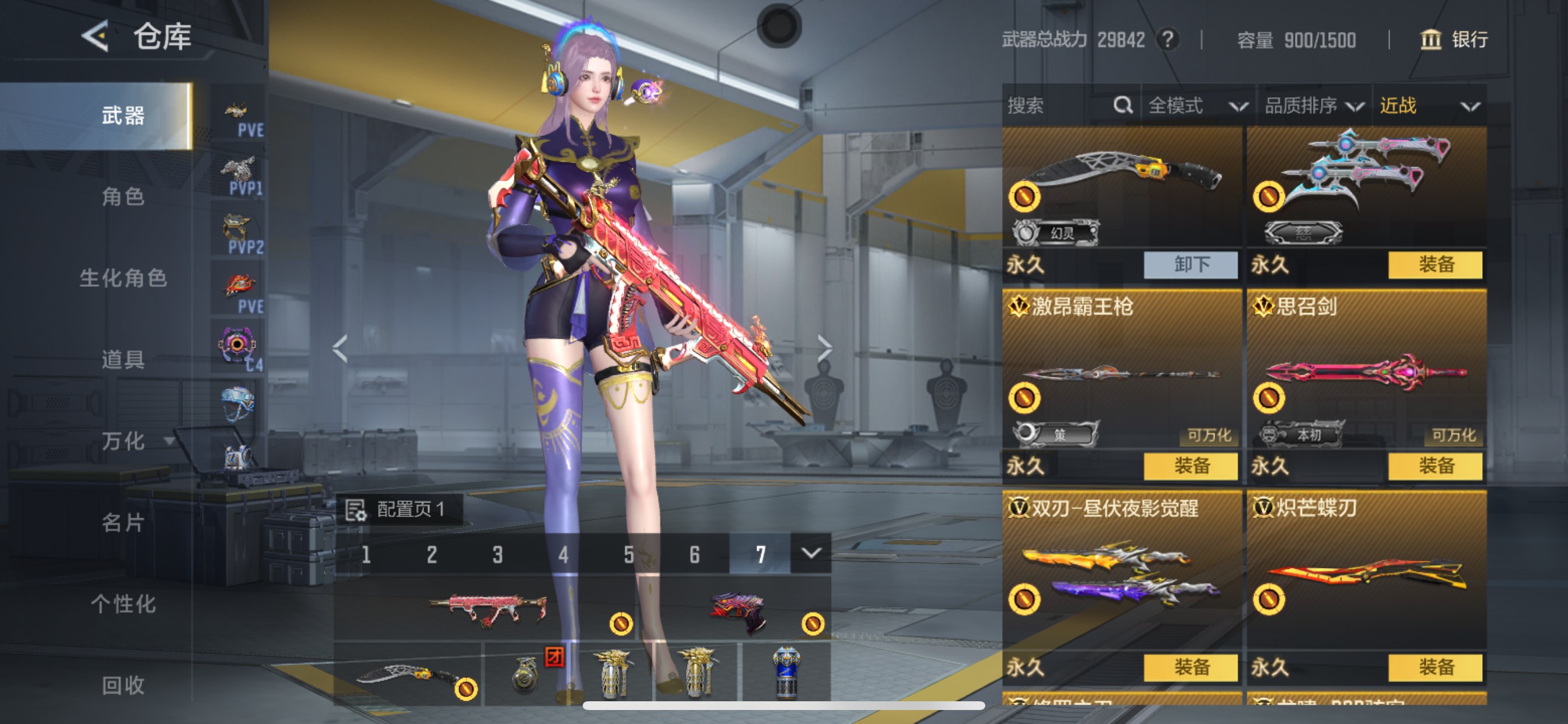Select the 道具 category
The width and height of the screenshot is (1568, 724).
(123, 360)
